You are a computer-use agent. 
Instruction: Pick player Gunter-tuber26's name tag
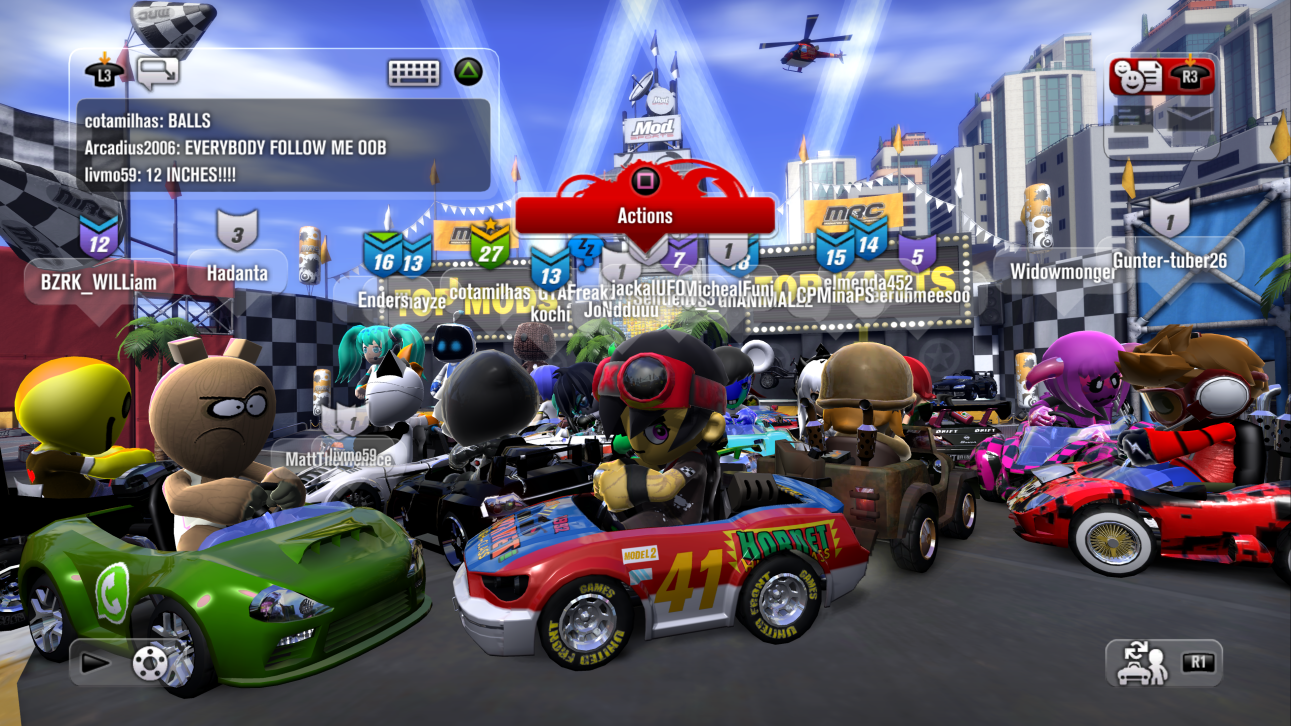pyautogui.click(x=1169, y=260)
